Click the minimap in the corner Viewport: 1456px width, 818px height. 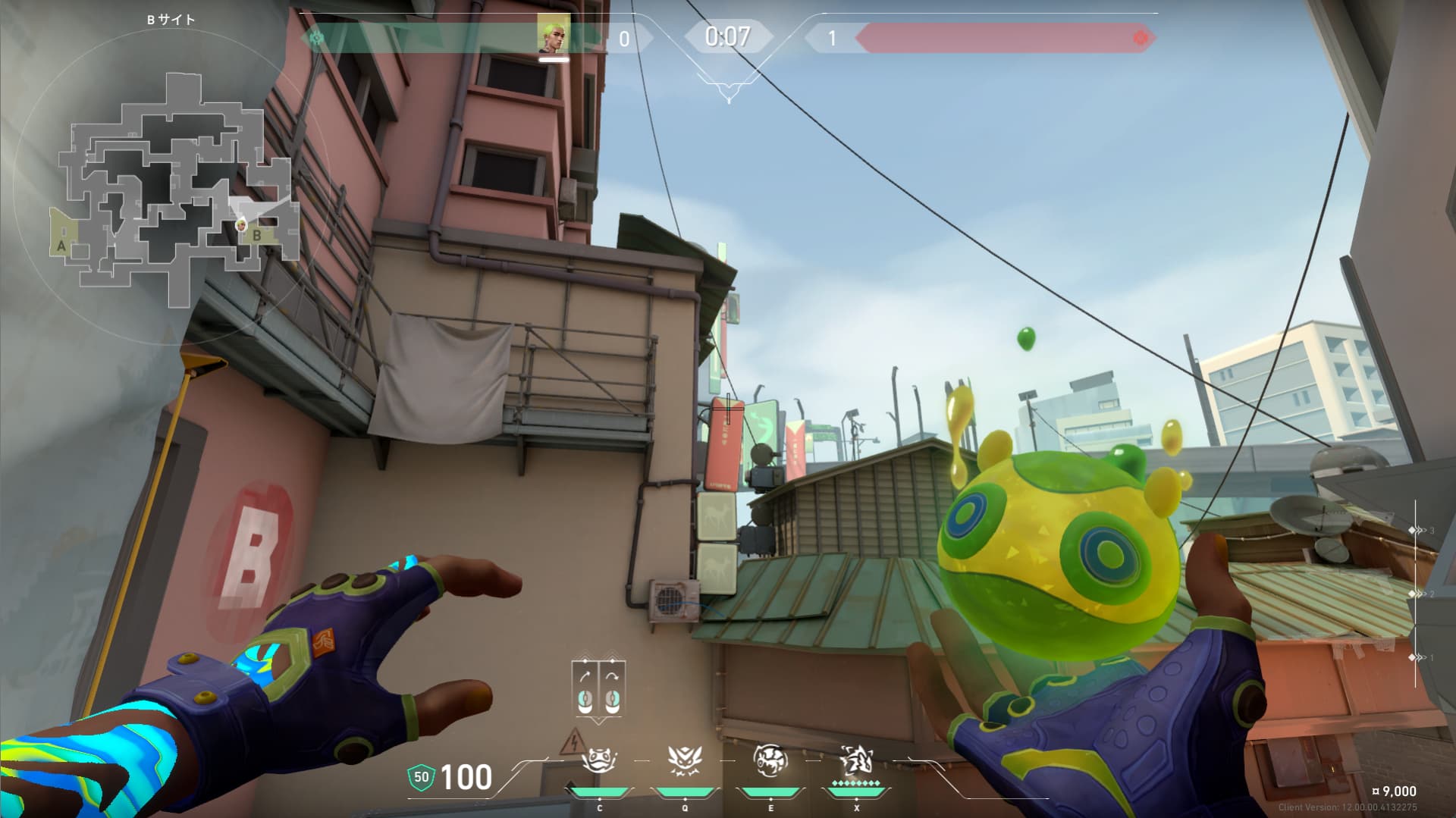176,190
